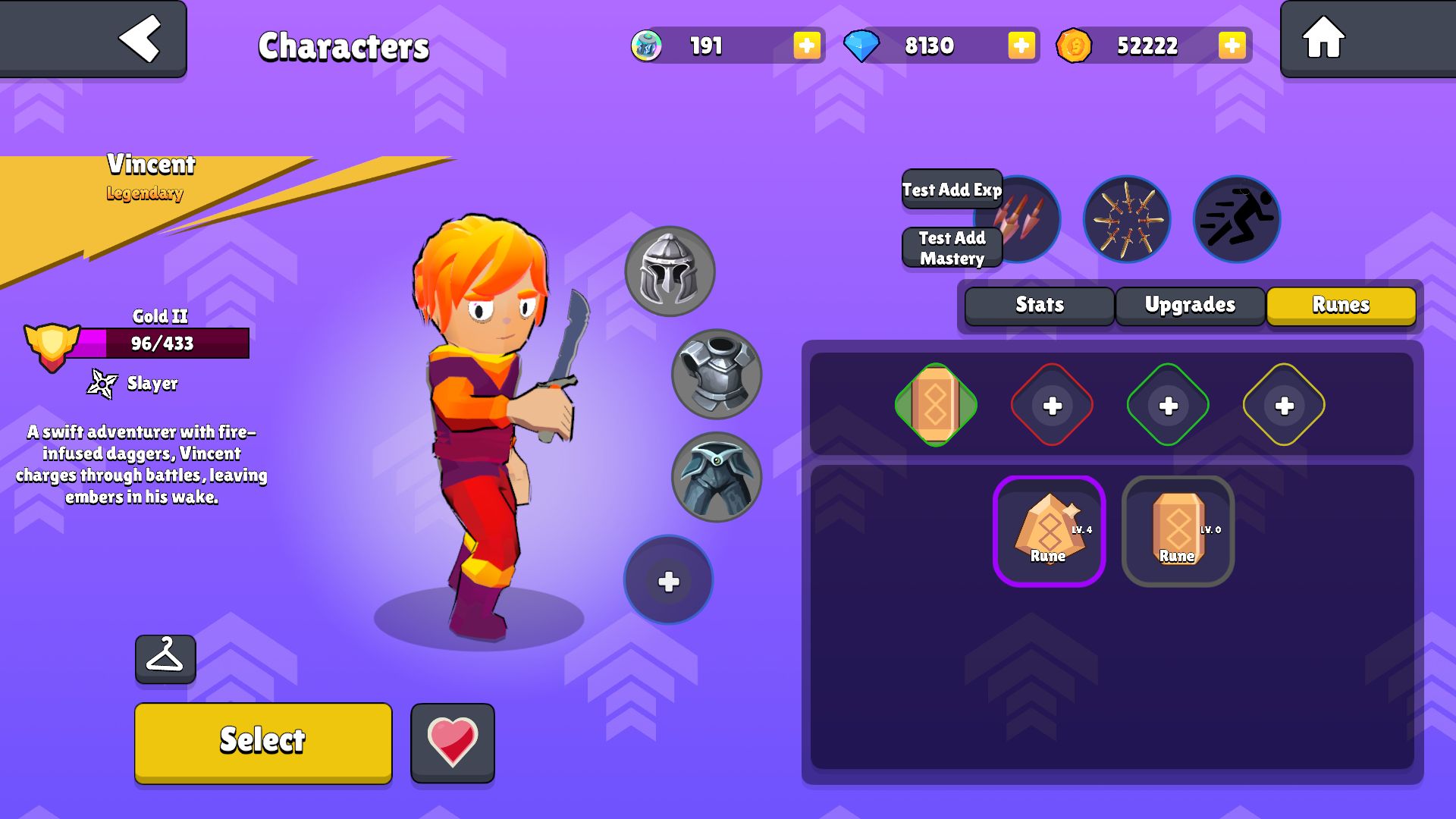The image size is (1456, 819).
Task: Buy more gold coins with the plus button
Action: click(x=1232, y=45)
